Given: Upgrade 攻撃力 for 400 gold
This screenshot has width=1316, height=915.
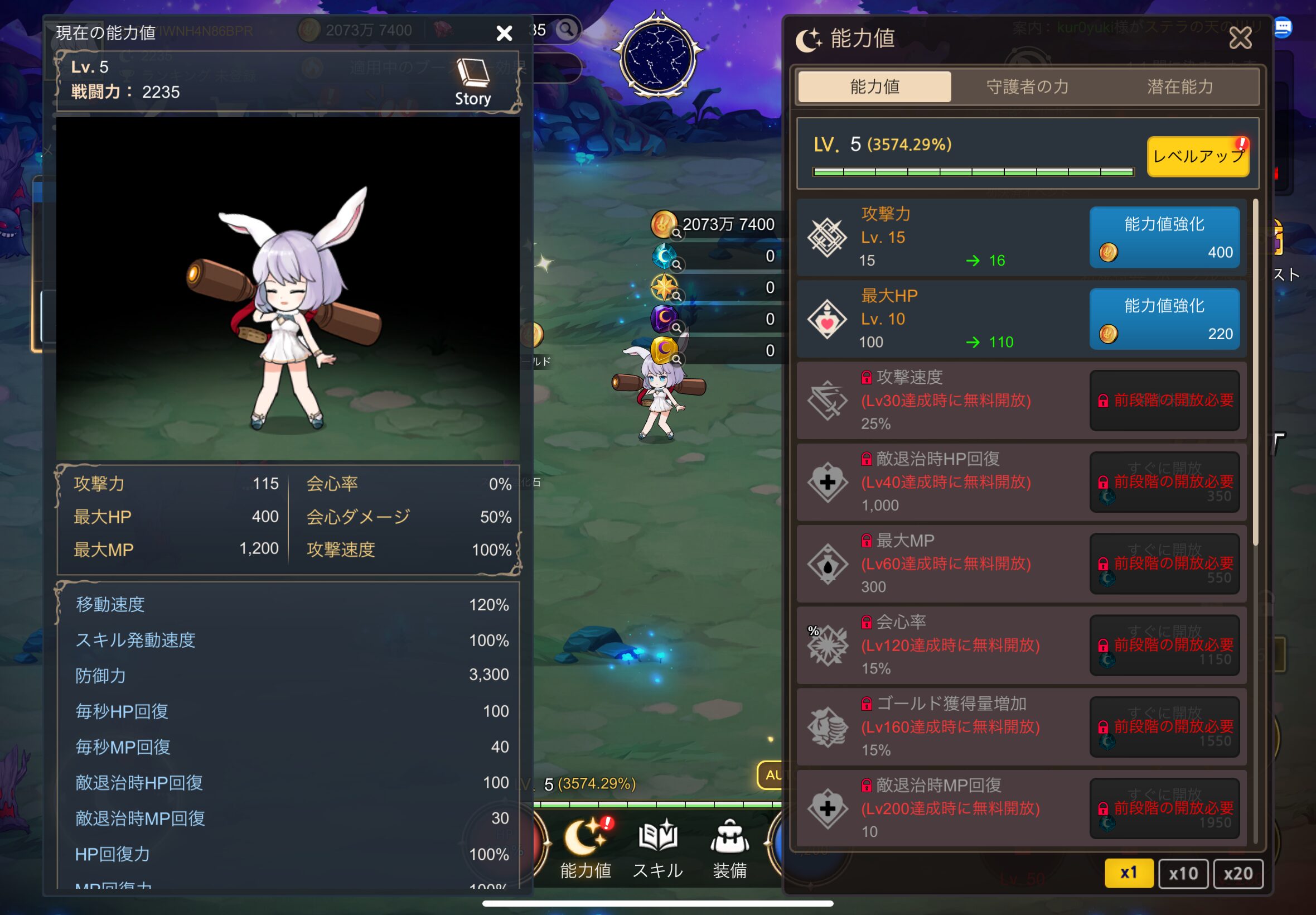Looking at the screenshot, I should pyautogui.click(x=1164, y=237).
